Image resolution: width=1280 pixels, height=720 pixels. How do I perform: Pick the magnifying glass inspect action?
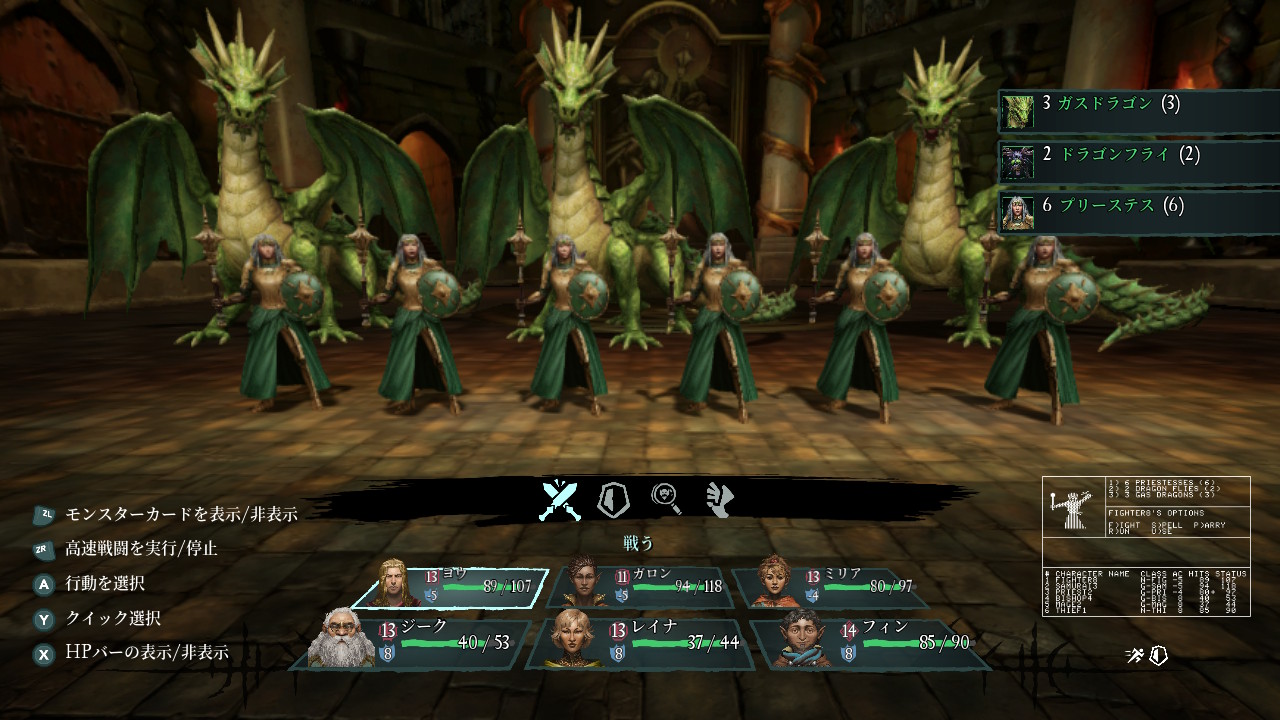point(667,499)
